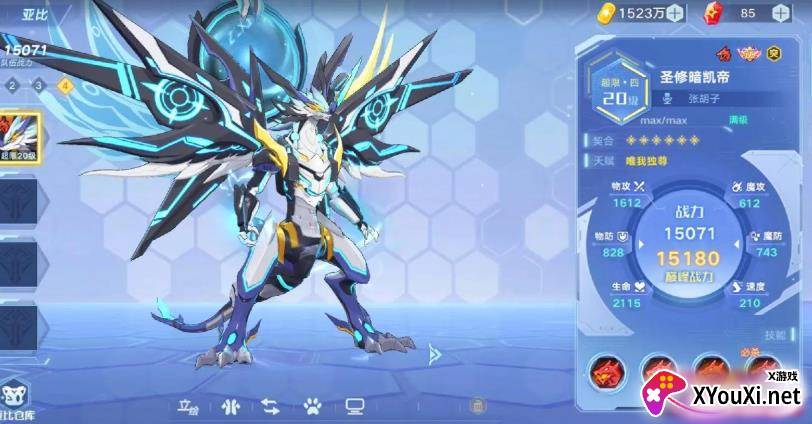Select the yellow stage 4 diamond
Screen dimensions: 812x424
pos(65,85)
